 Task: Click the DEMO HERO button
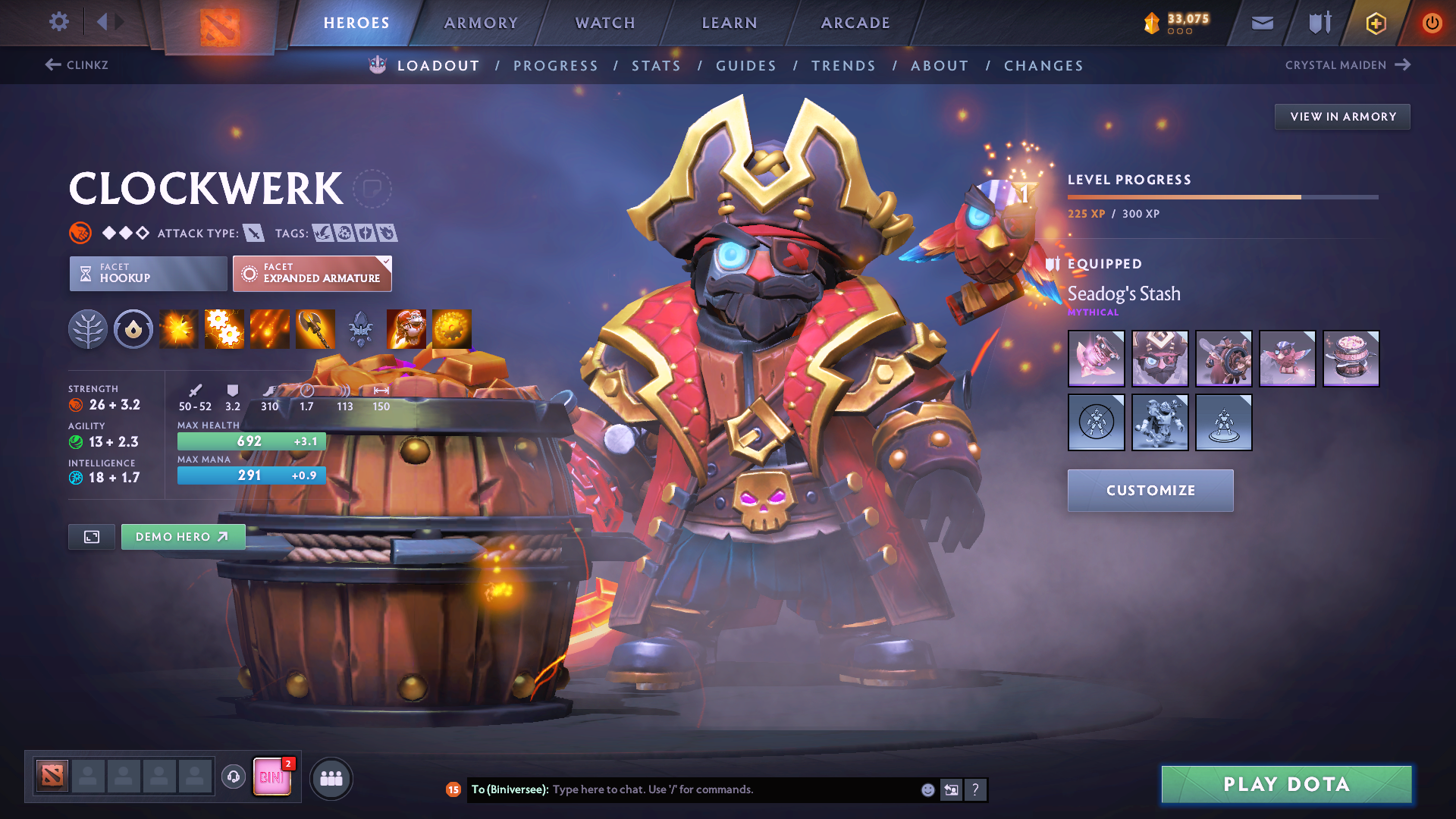[x=183, y=536]
